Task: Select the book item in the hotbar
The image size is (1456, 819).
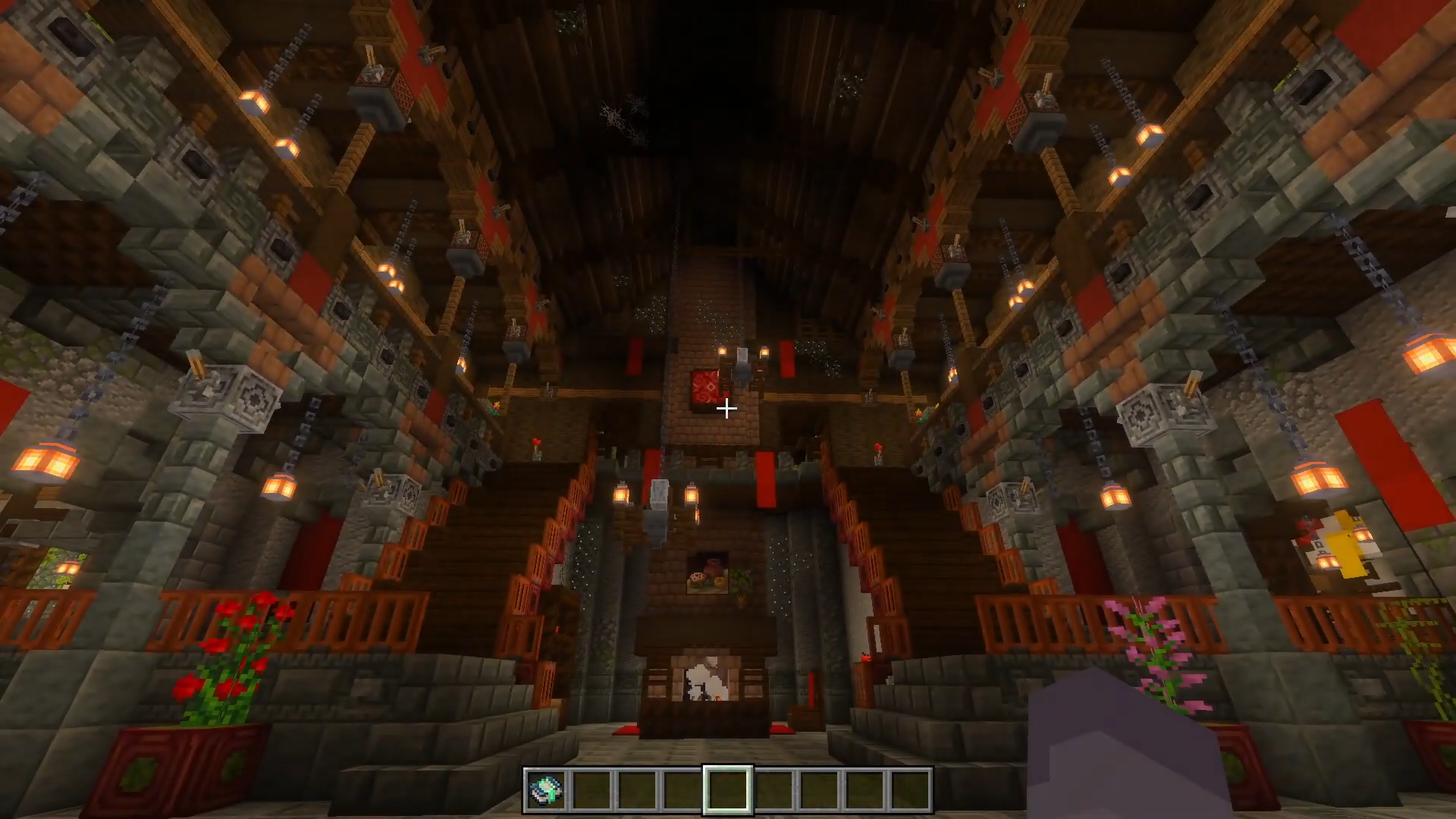Action: 547,790
